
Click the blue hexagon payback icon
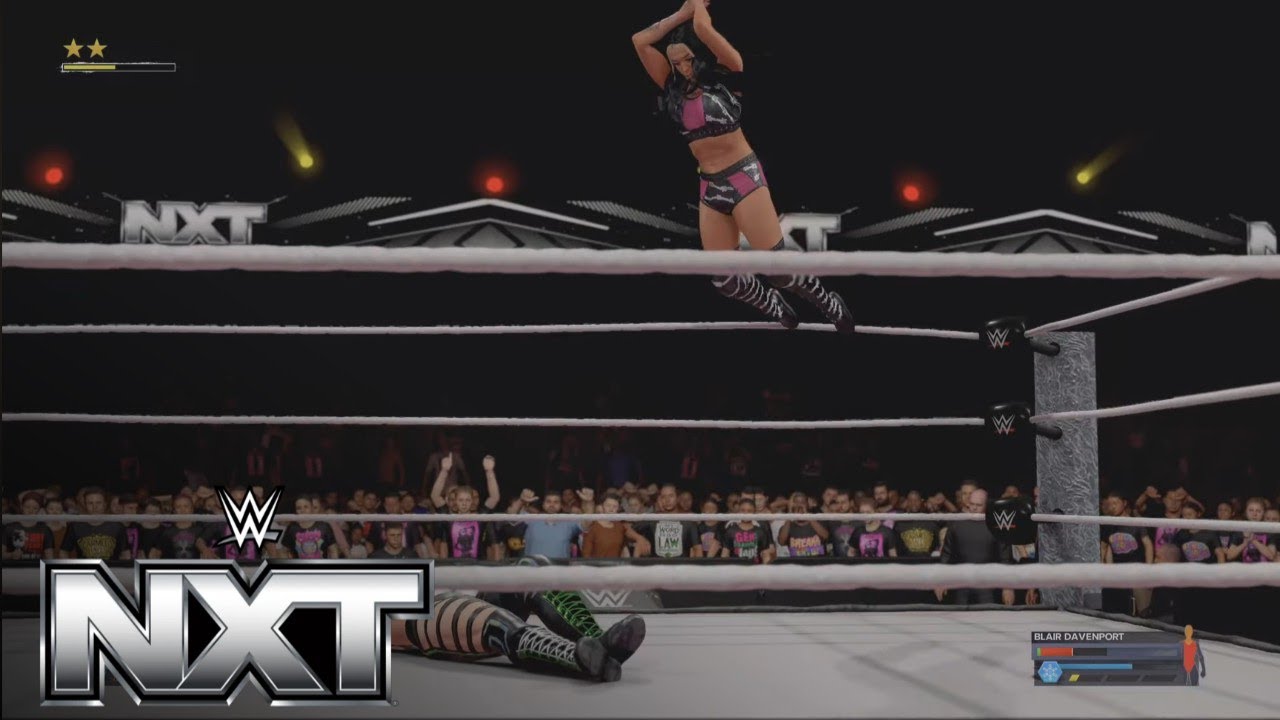coord(1051,672)
